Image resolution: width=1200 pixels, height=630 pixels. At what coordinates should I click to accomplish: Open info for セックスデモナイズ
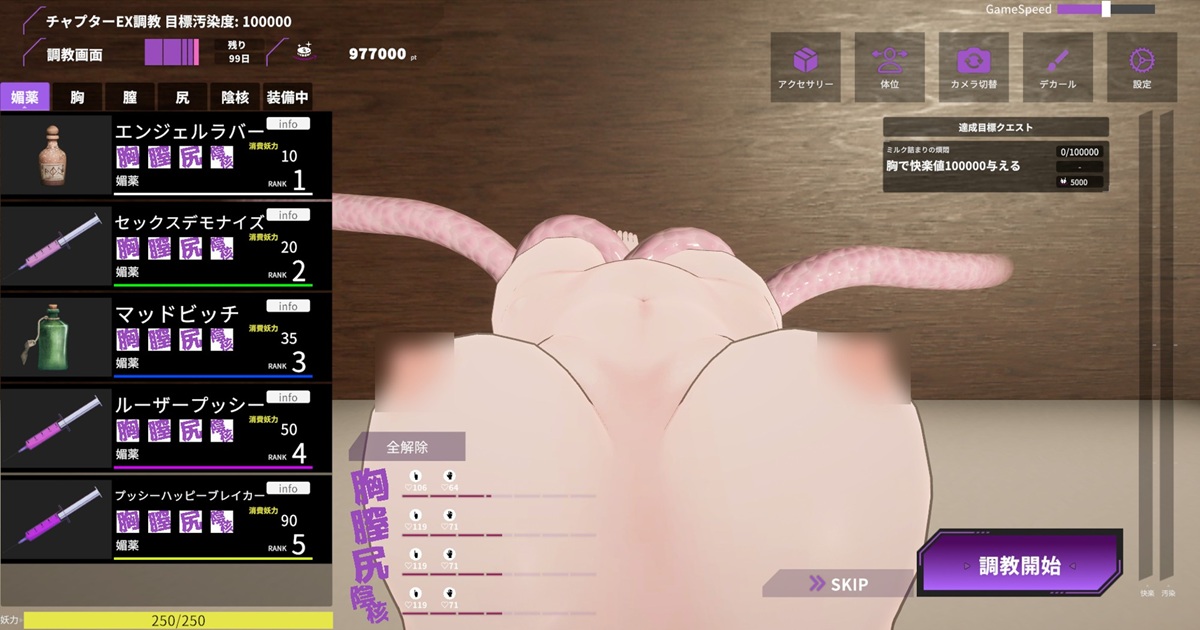pos(288,215)
